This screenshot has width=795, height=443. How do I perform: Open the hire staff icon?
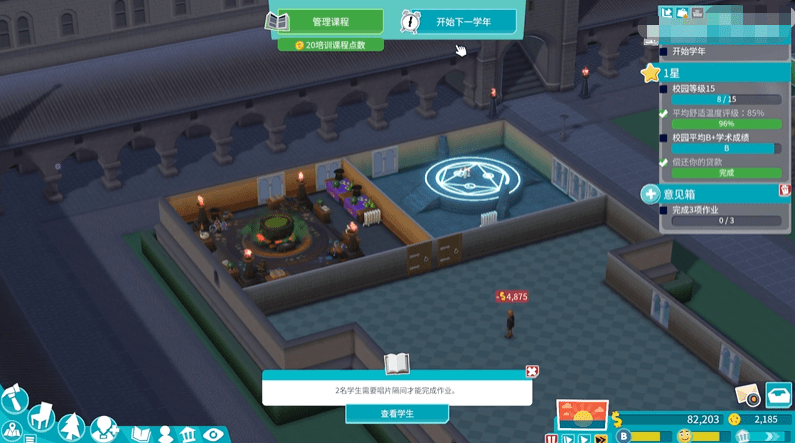(103, 429)
